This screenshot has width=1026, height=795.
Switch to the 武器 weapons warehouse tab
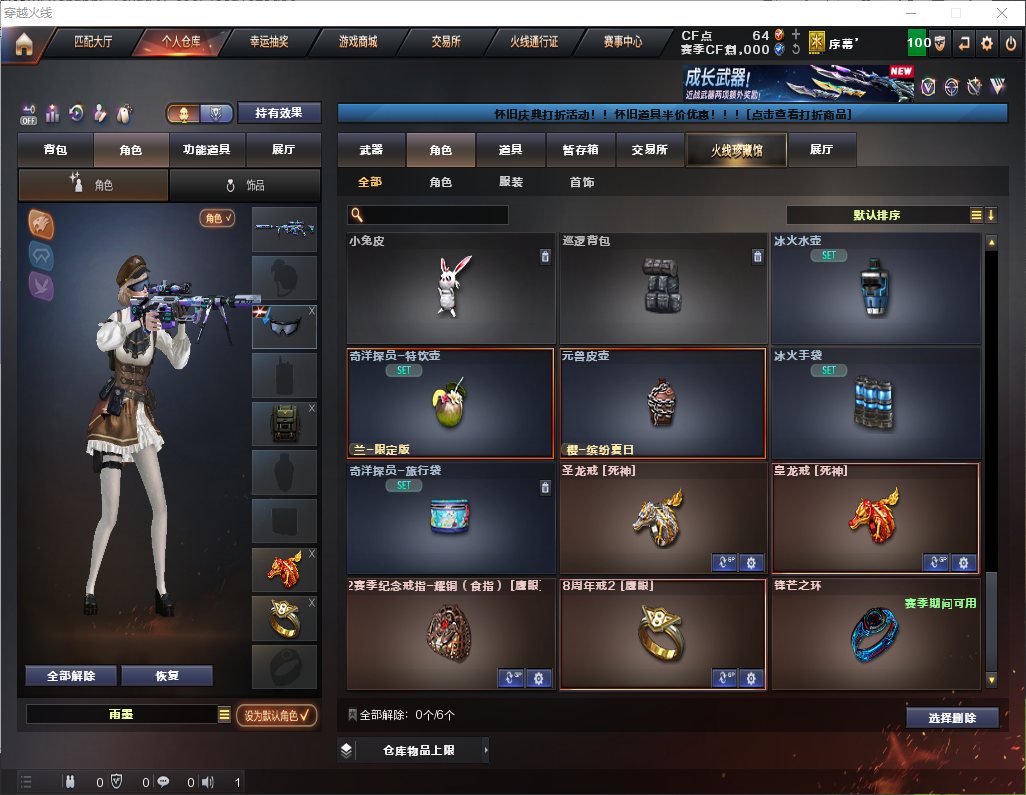pos(371,150)
